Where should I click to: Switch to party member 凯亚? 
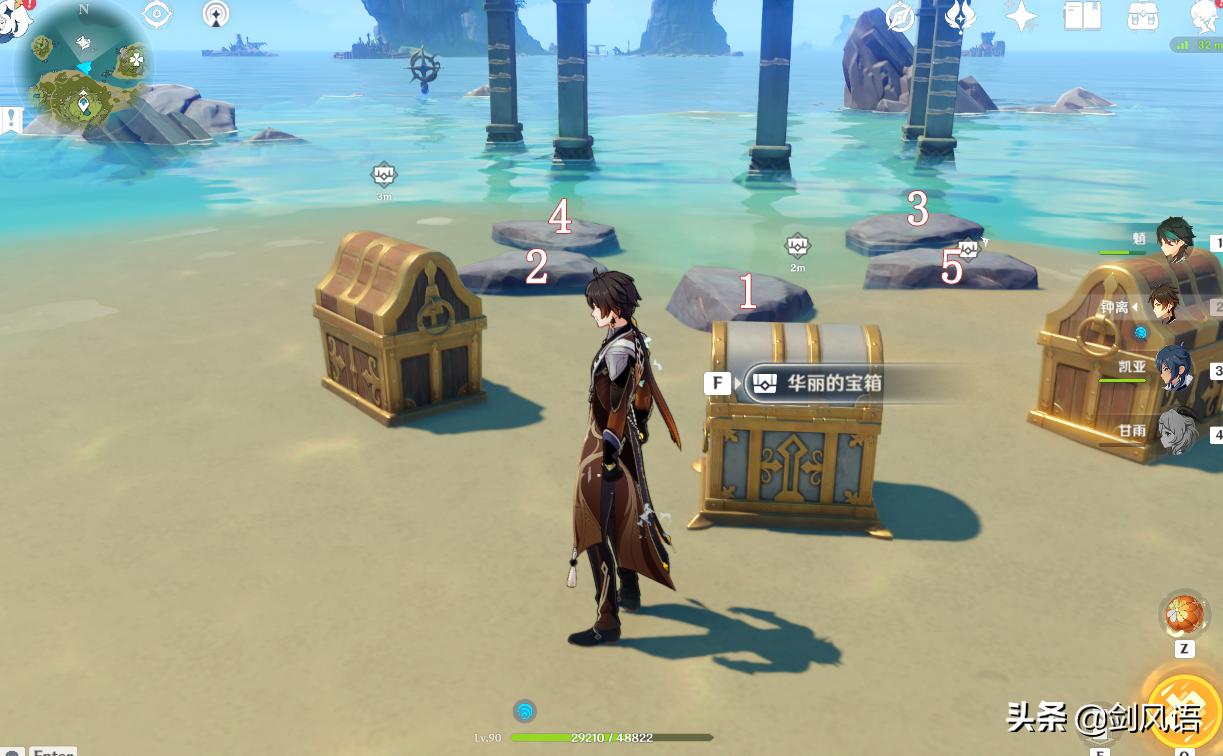click(x=1174, y=369)
